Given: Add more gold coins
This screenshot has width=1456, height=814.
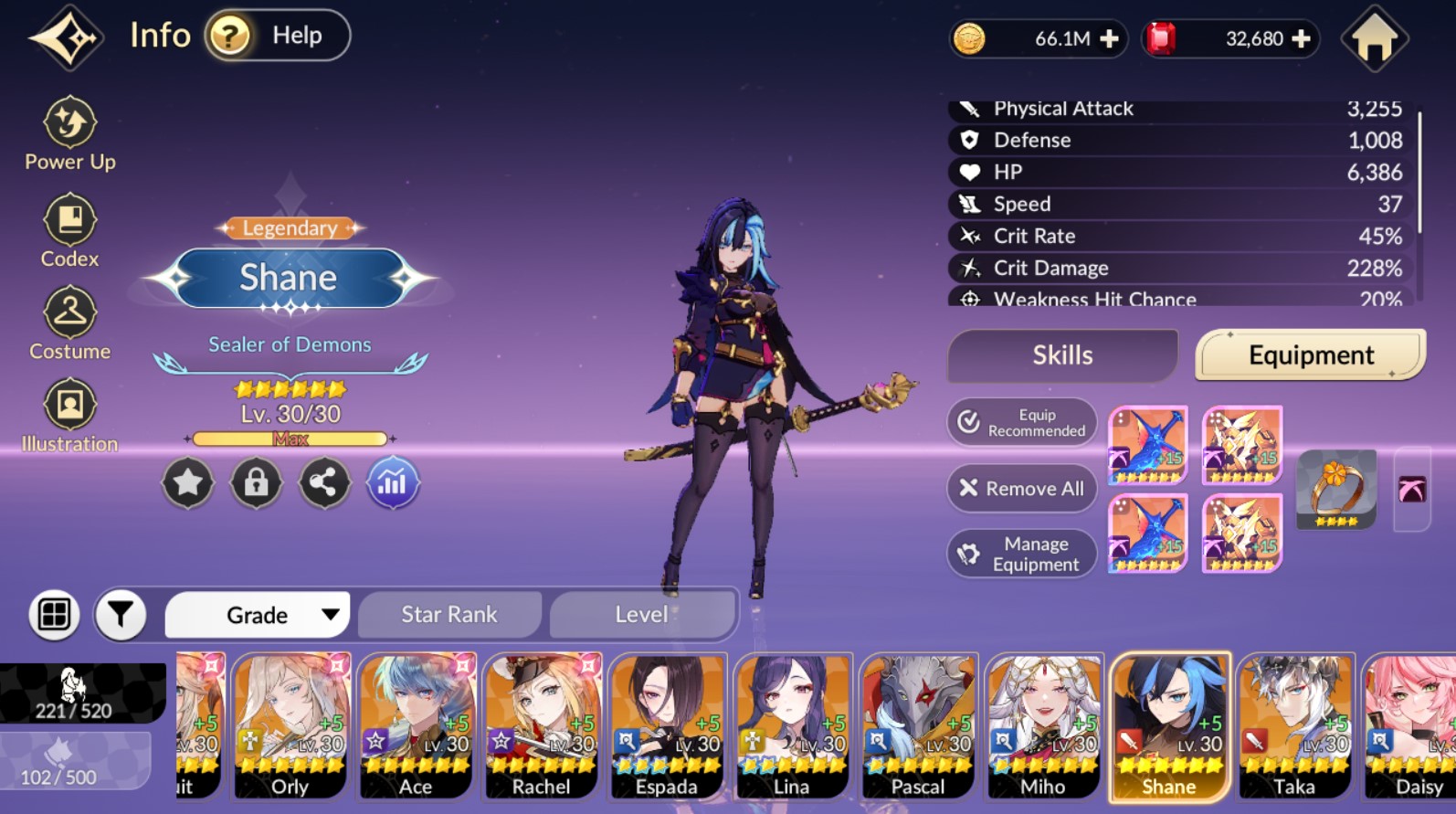Looking at the screenshot, I should pos(1110,39).
